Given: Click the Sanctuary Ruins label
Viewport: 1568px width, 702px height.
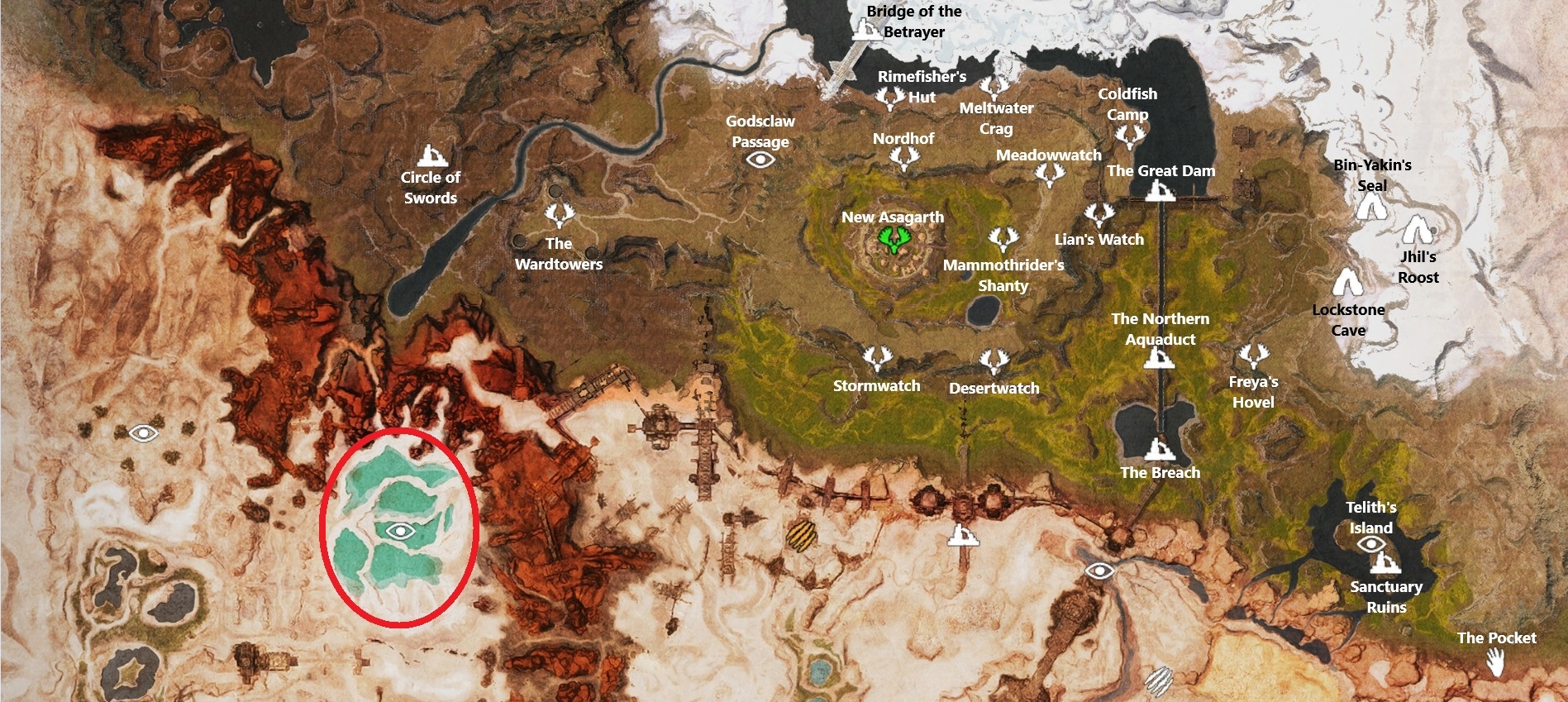Looking at the screenshot, I should point(1388,596).
